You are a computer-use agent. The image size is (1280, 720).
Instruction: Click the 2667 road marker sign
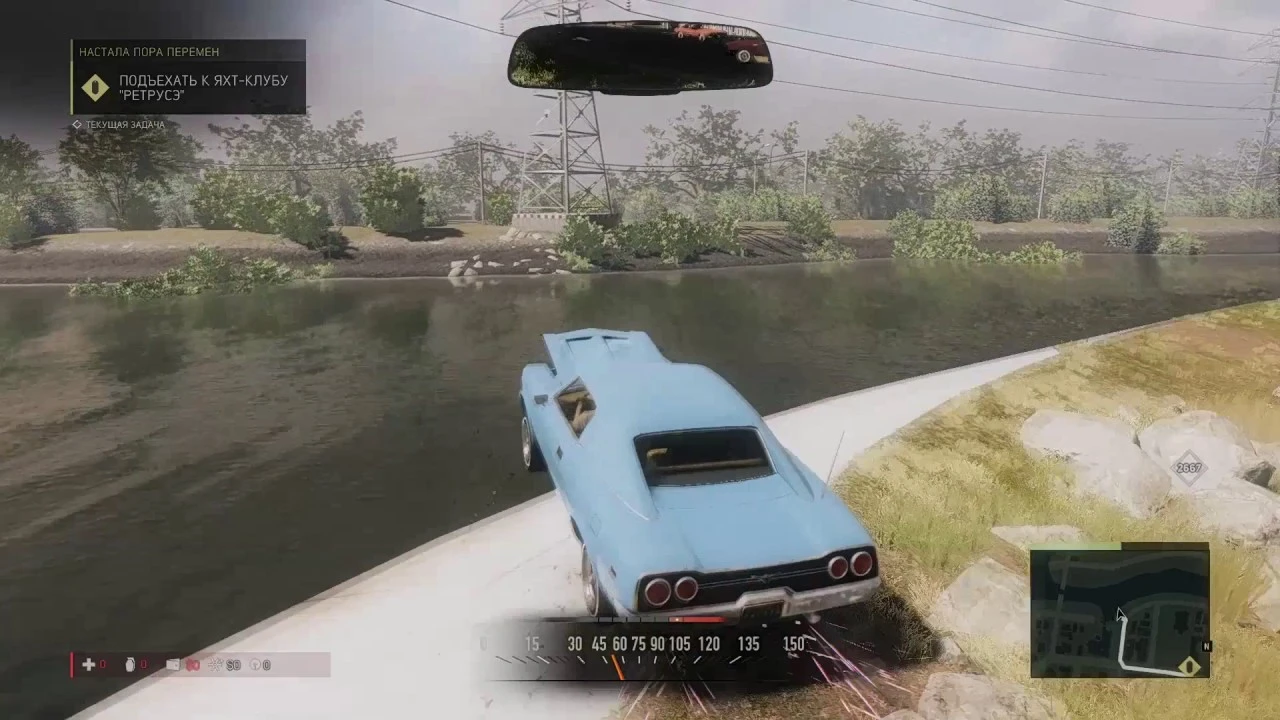[x=1188, y=470]
